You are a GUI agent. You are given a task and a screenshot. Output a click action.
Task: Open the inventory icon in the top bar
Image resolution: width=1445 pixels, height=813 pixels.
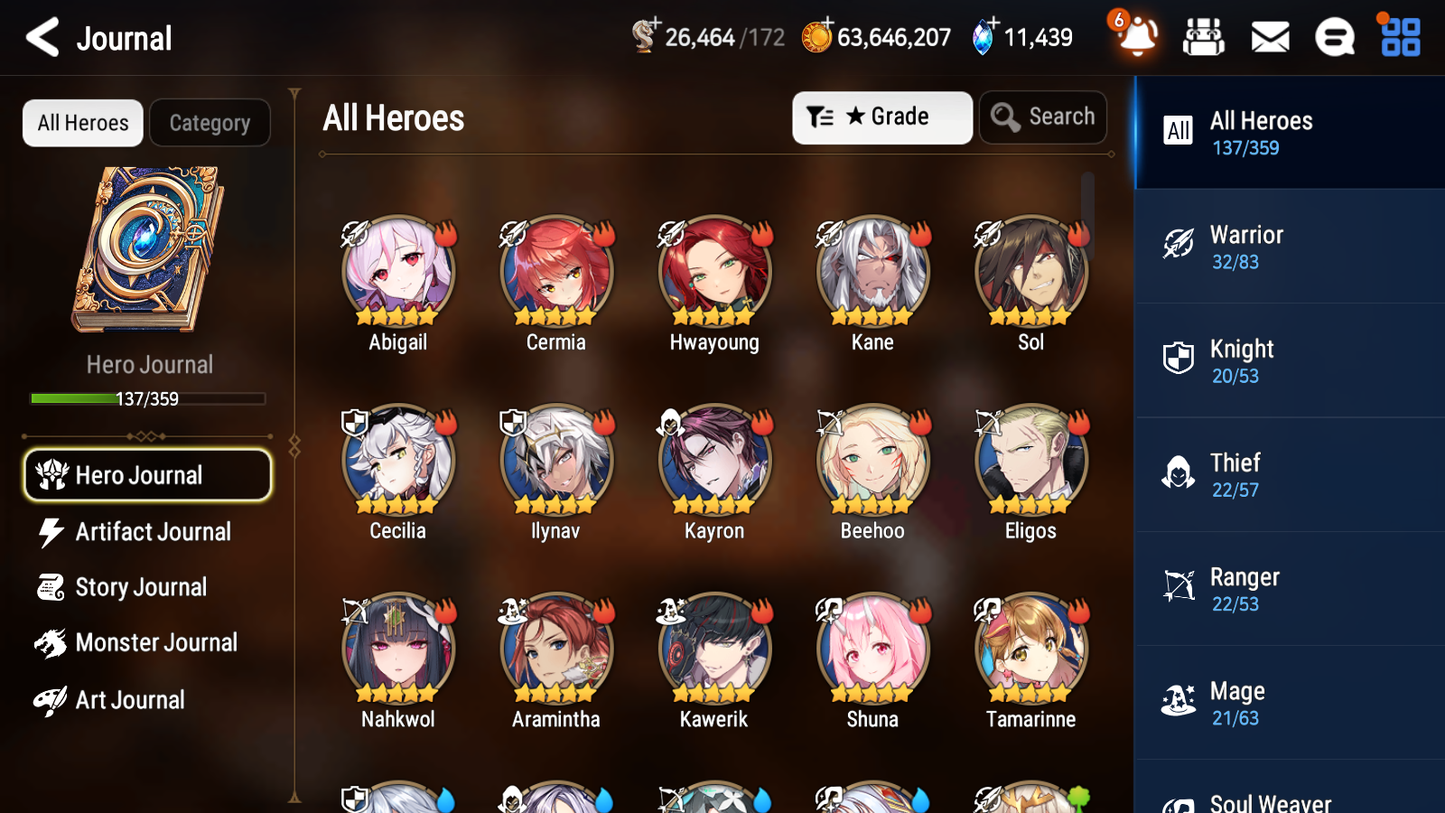pyautogui.click(x=1203, y=36)
